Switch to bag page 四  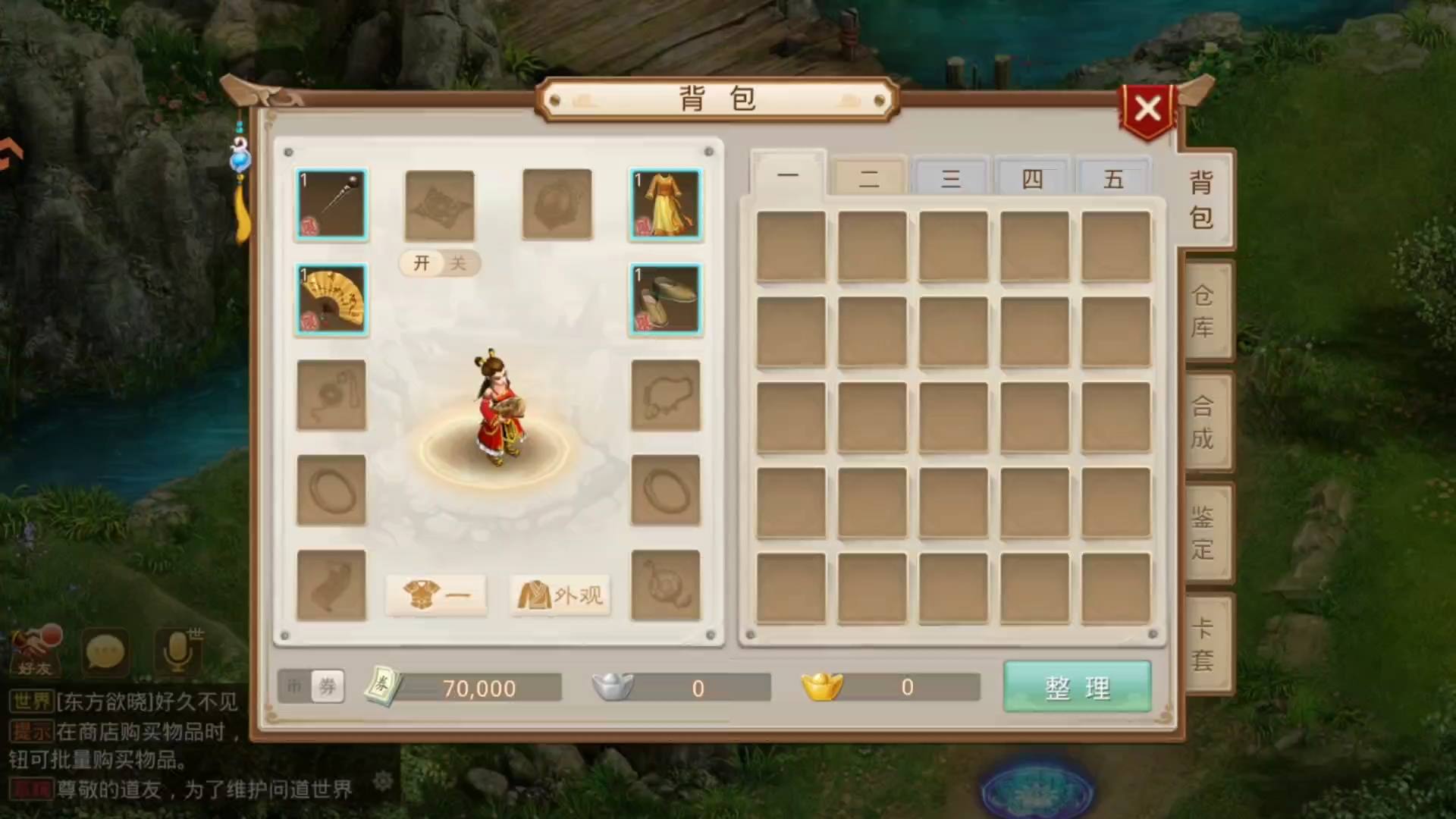pos(1032,179)
